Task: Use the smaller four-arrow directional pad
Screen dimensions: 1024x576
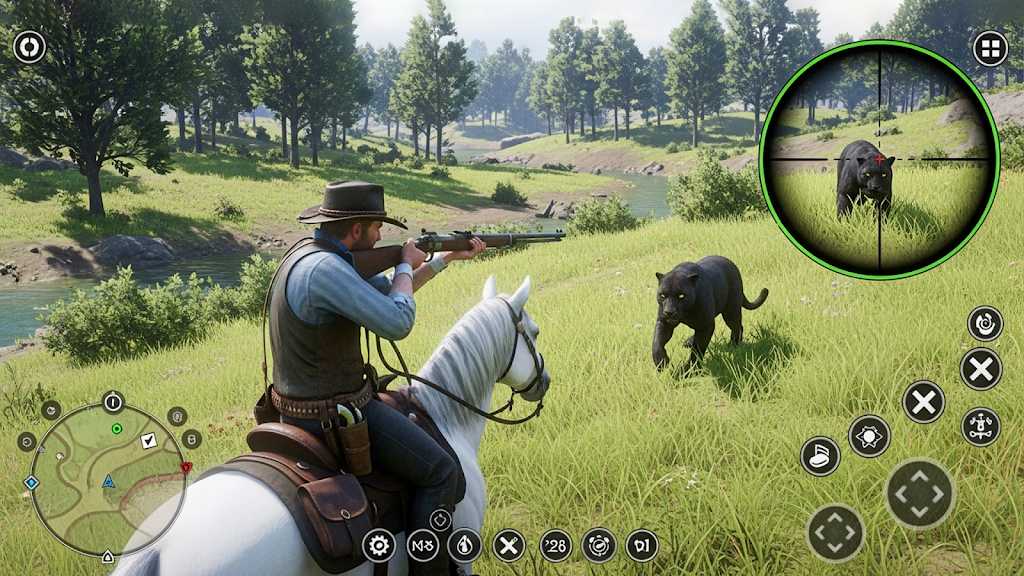Action: pos(835,532)
